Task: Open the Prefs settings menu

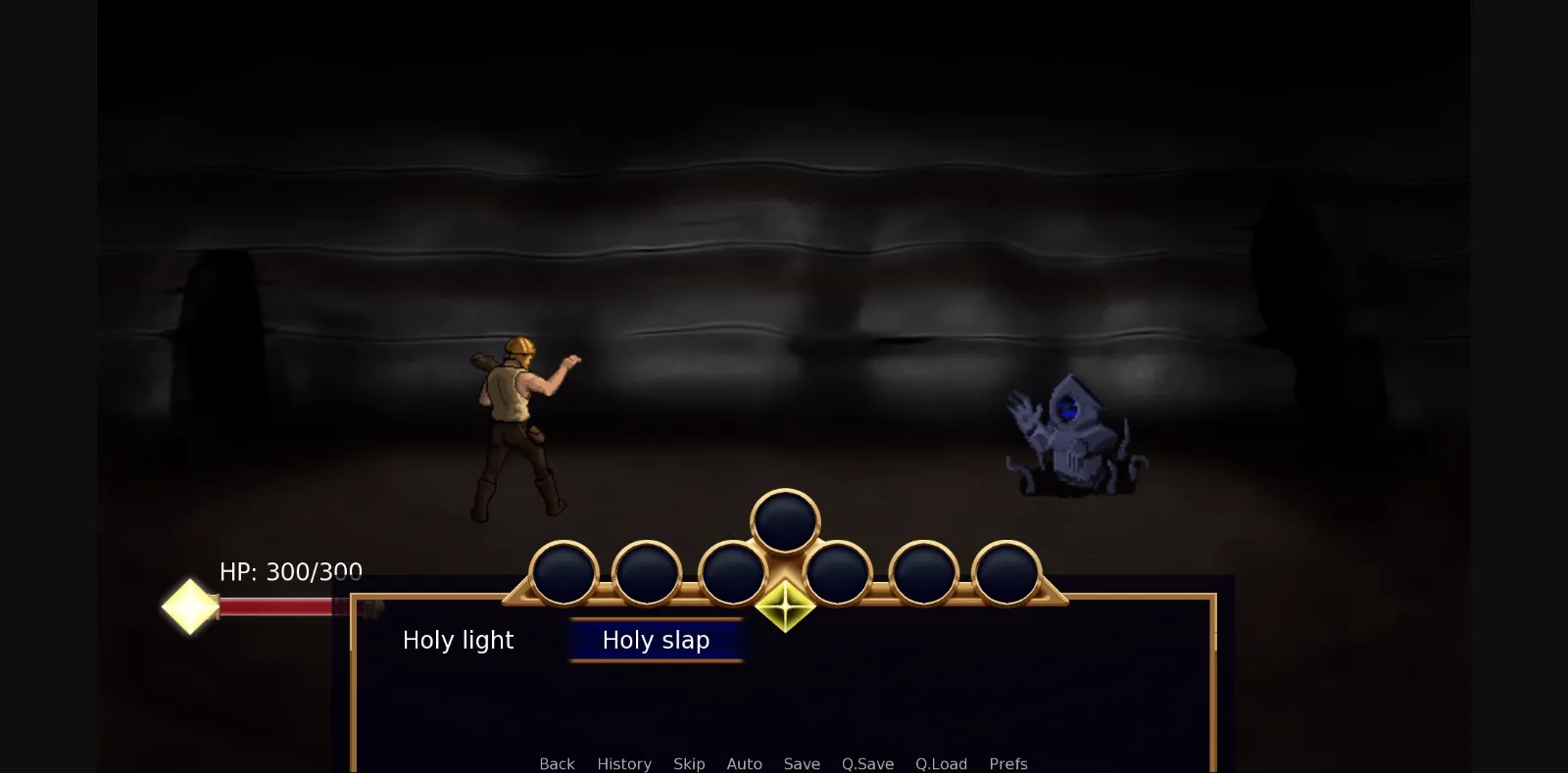Action: tap(1008, 763)
